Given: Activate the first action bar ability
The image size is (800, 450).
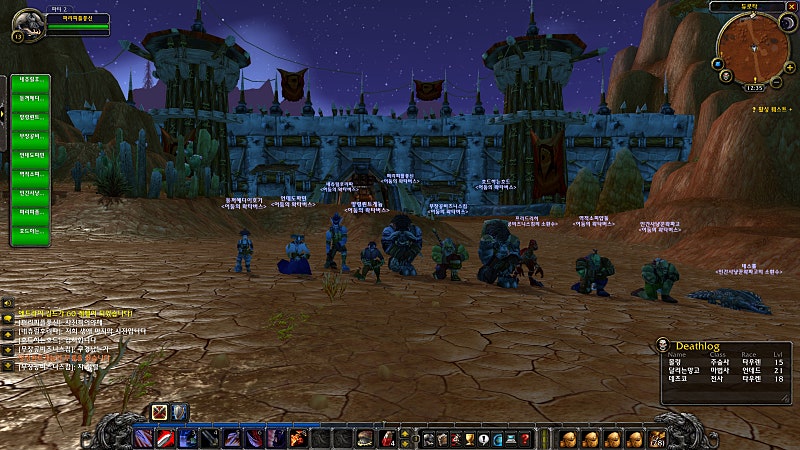Looking at the screenshot, I should (143, 438).
